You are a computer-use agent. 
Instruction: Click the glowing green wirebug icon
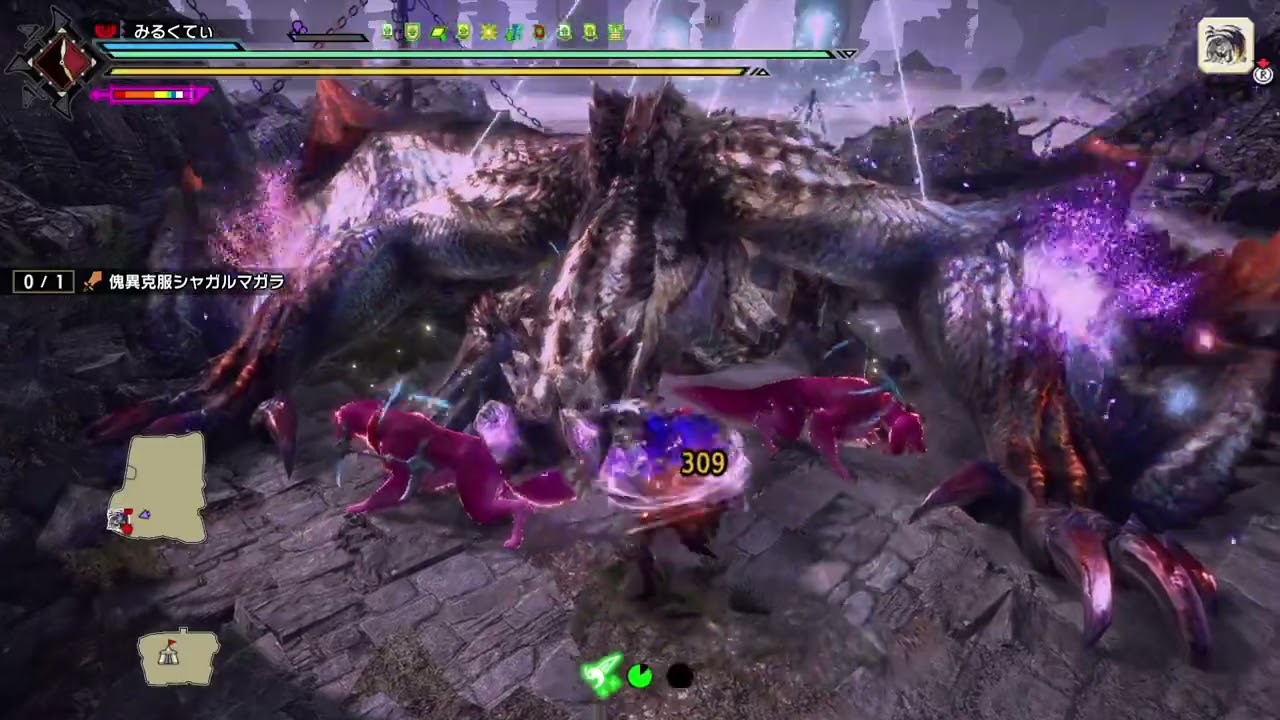pos(602,676)
